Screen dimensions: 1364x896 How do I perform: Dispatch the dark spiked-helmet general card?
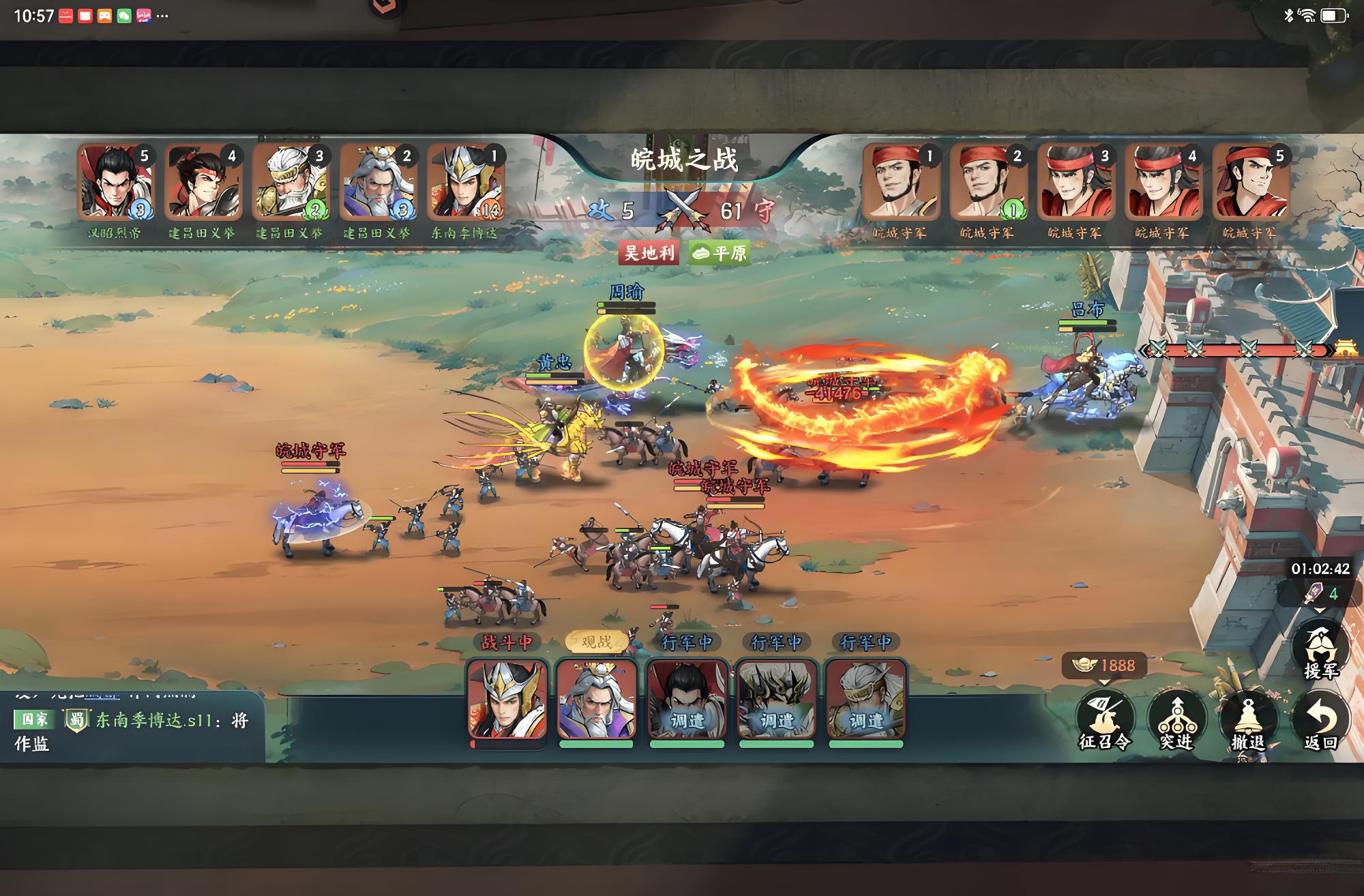coord(776,700)
